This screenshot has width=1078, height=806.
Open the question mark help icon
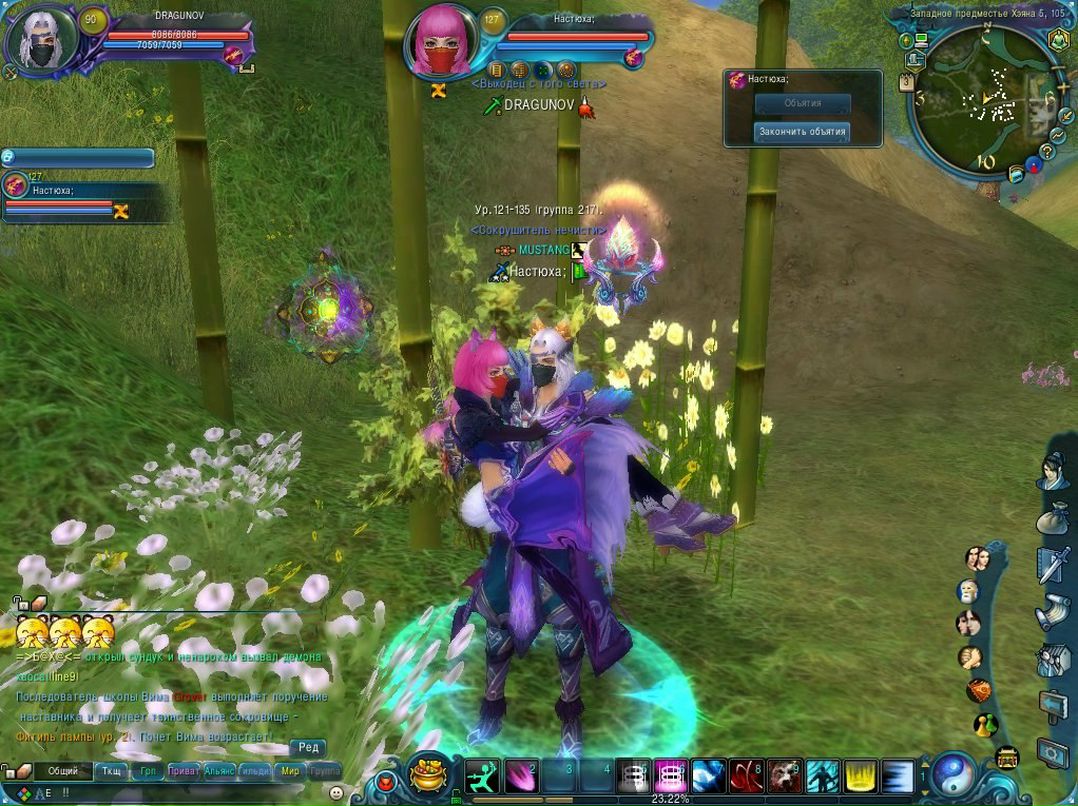click(x=1047, y=152)
